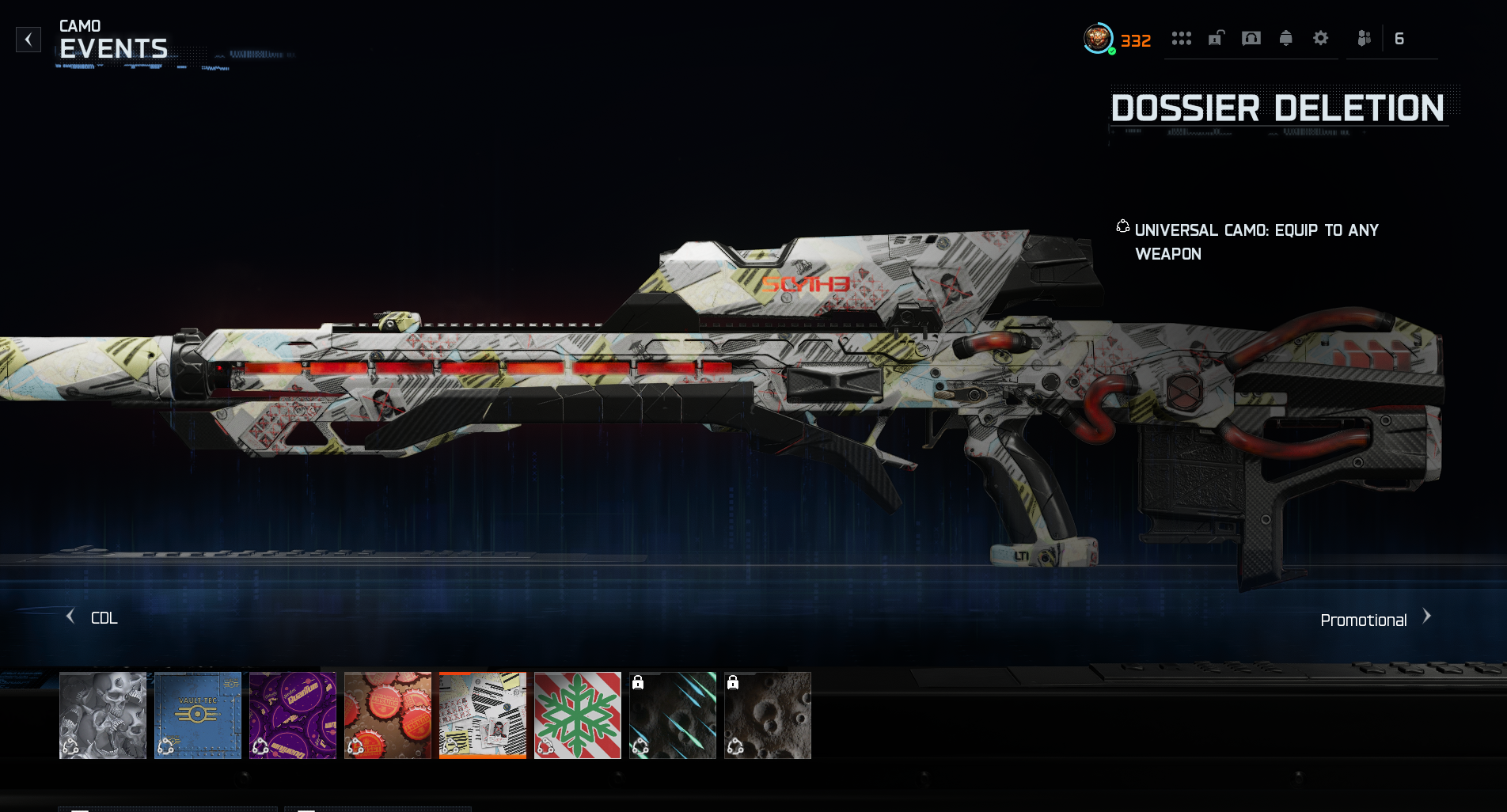Select the locked grey crater moon camo
The width and height of the screenshot is (1507, 812).
tap(768, 715)
